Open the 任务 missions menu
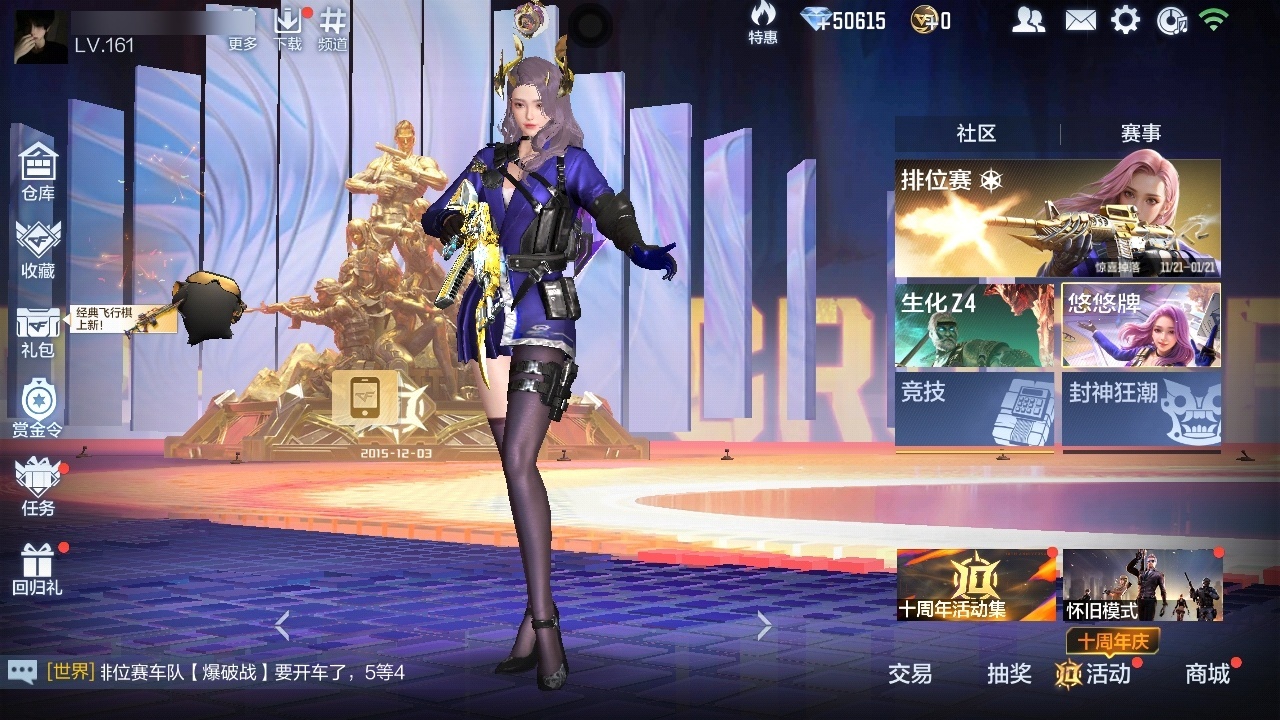The width and height of the screenshot is (1280, 720). pyautogui.click(x=38, y=487)
